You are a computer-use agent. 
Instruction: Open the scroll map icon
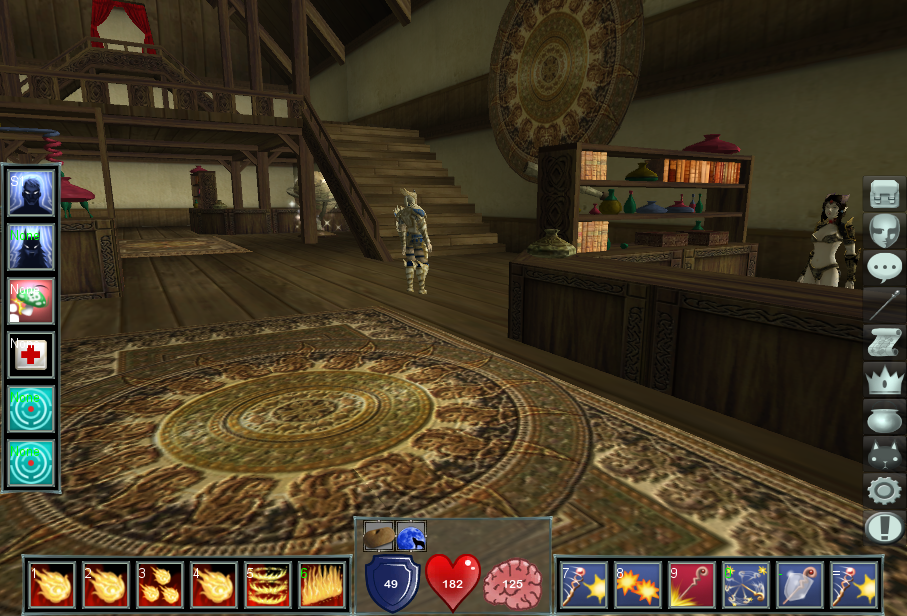[x=884, y=343]
